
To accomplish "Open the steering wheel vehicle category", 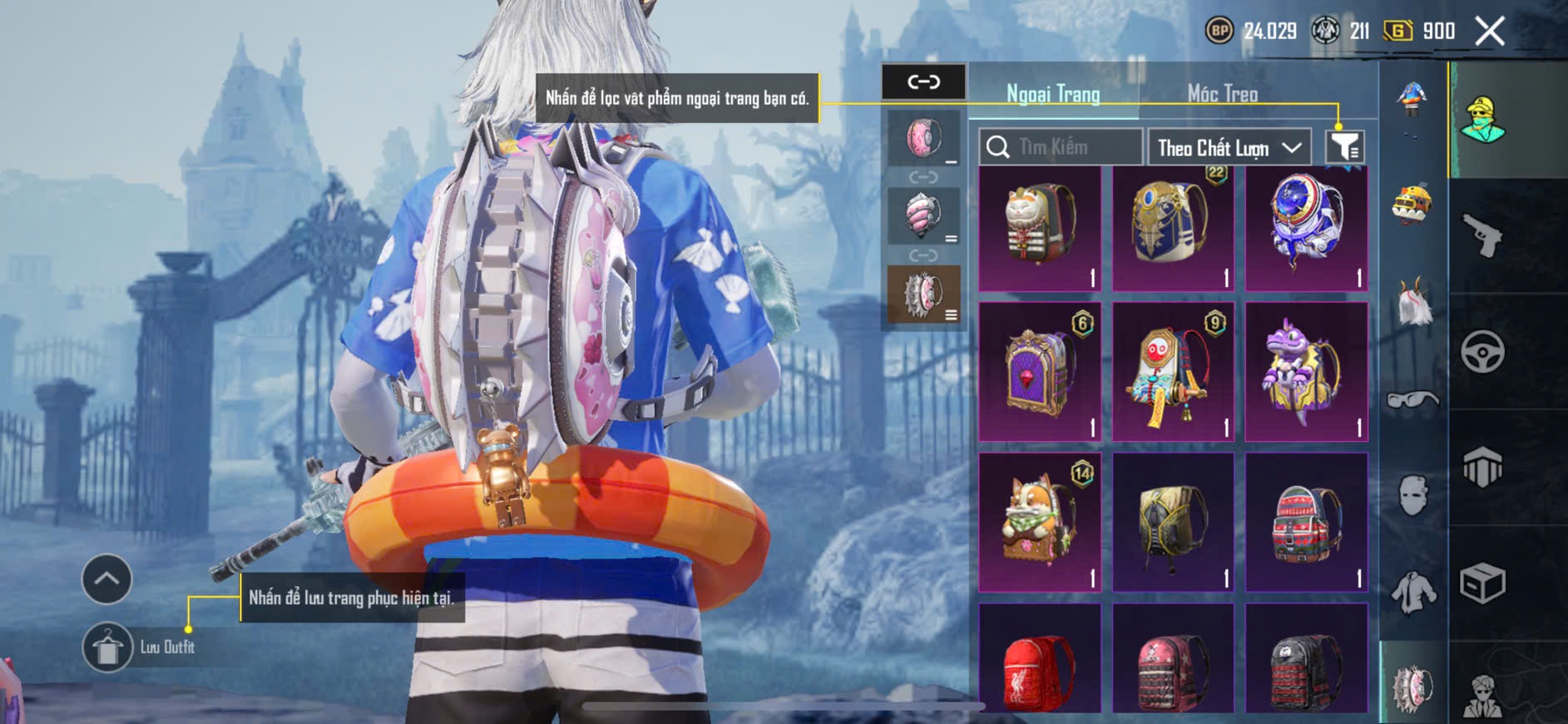I will tap(1483, 351).
